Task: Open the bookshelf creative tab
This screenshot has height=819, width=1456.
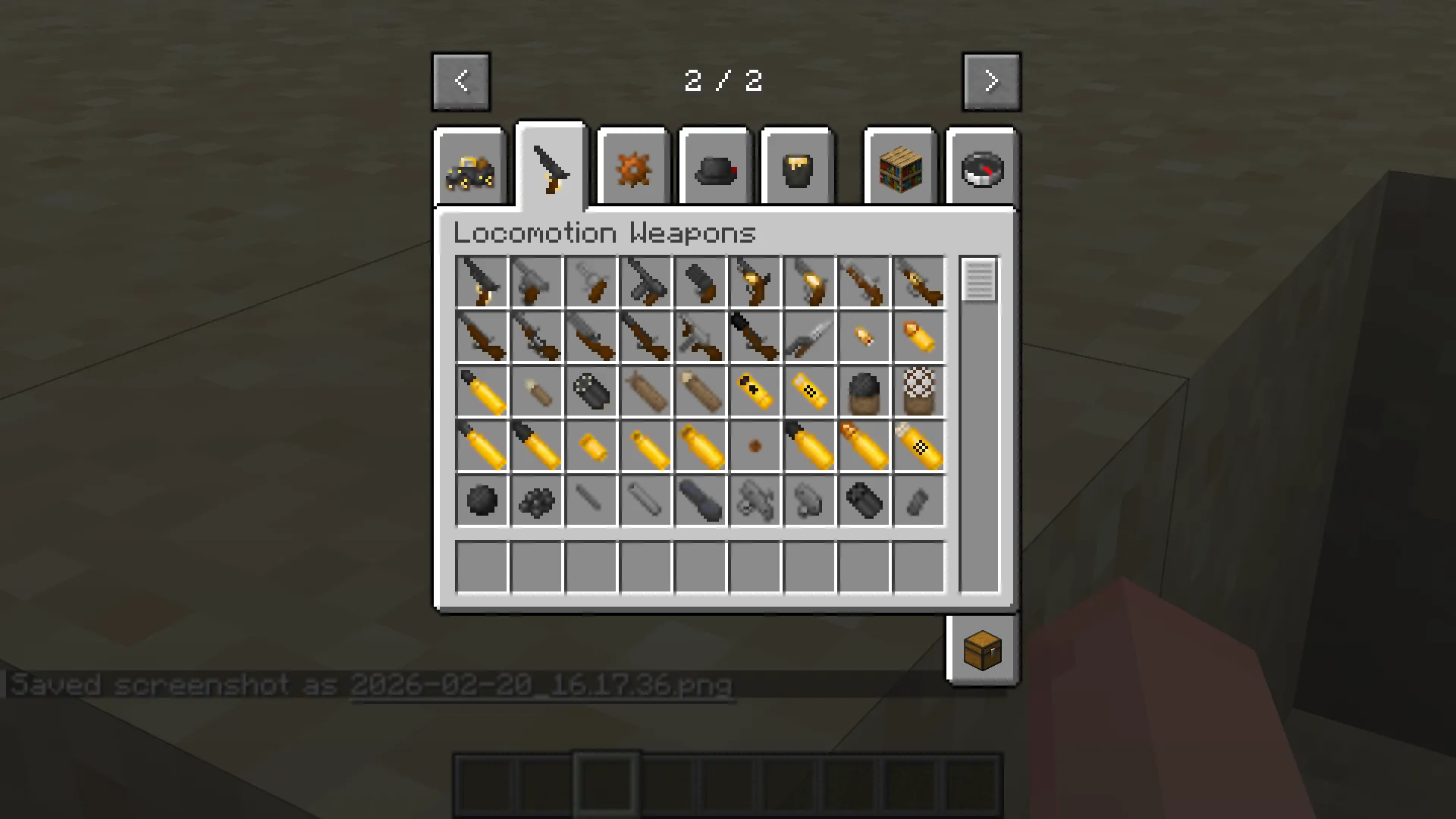Action: coord(899,167)
